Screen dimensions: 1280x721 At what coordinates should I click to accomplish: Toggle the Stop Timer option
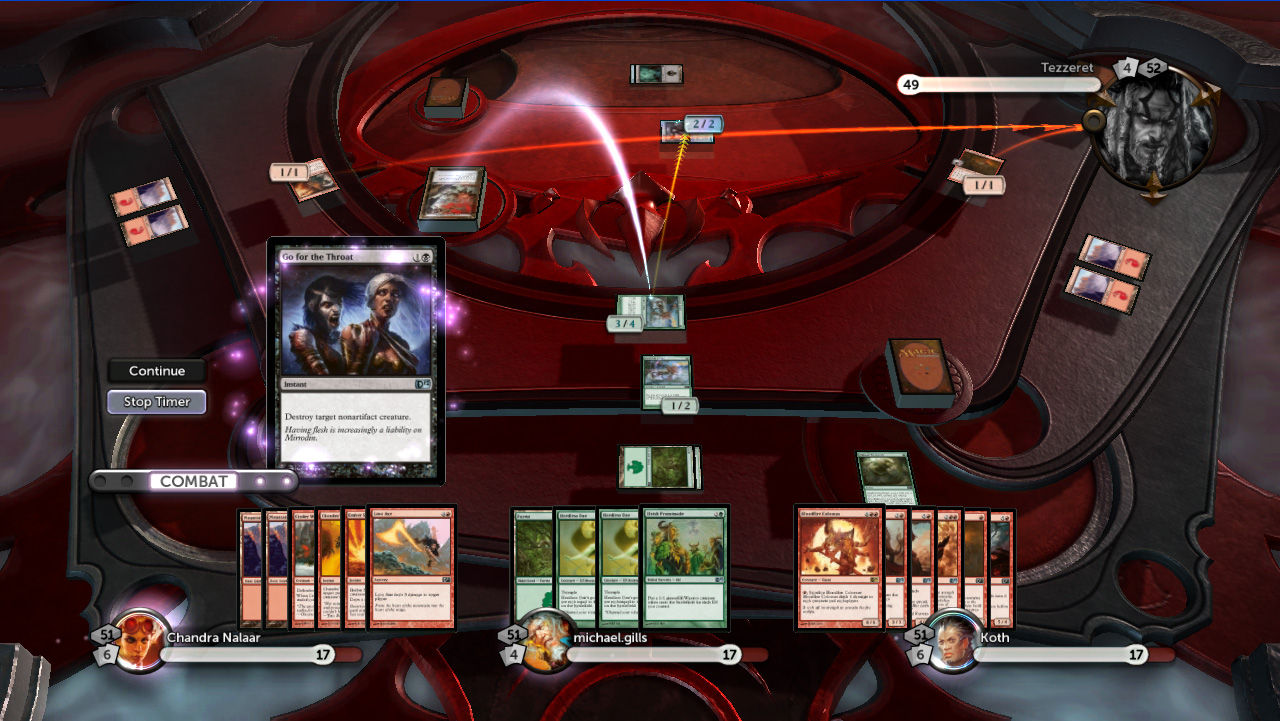(156, 401)
